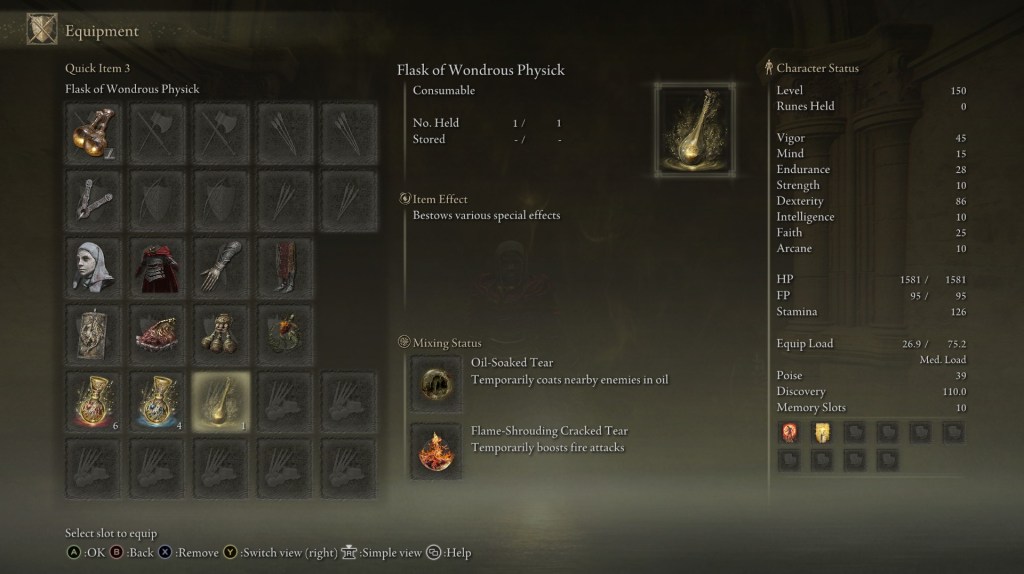
Task: Select the crimson flask with 6 charges
Action: 96,400
